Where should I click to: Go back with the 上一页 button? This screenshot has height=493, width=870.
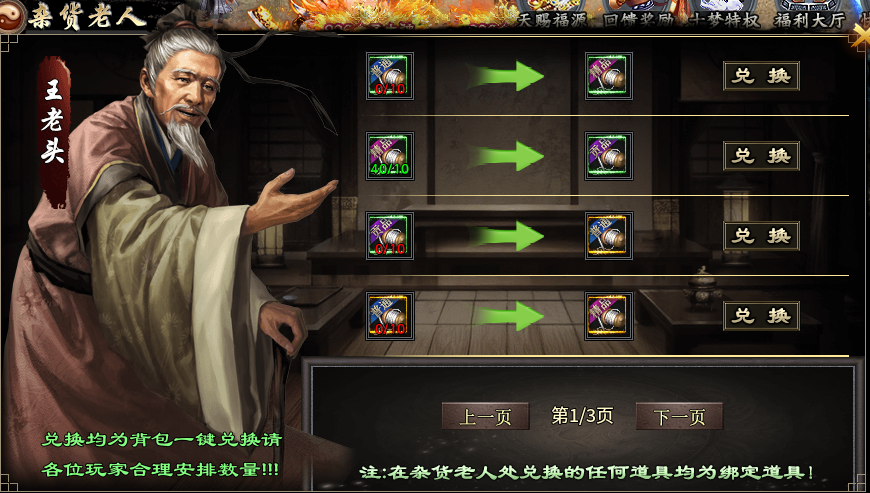485,416
